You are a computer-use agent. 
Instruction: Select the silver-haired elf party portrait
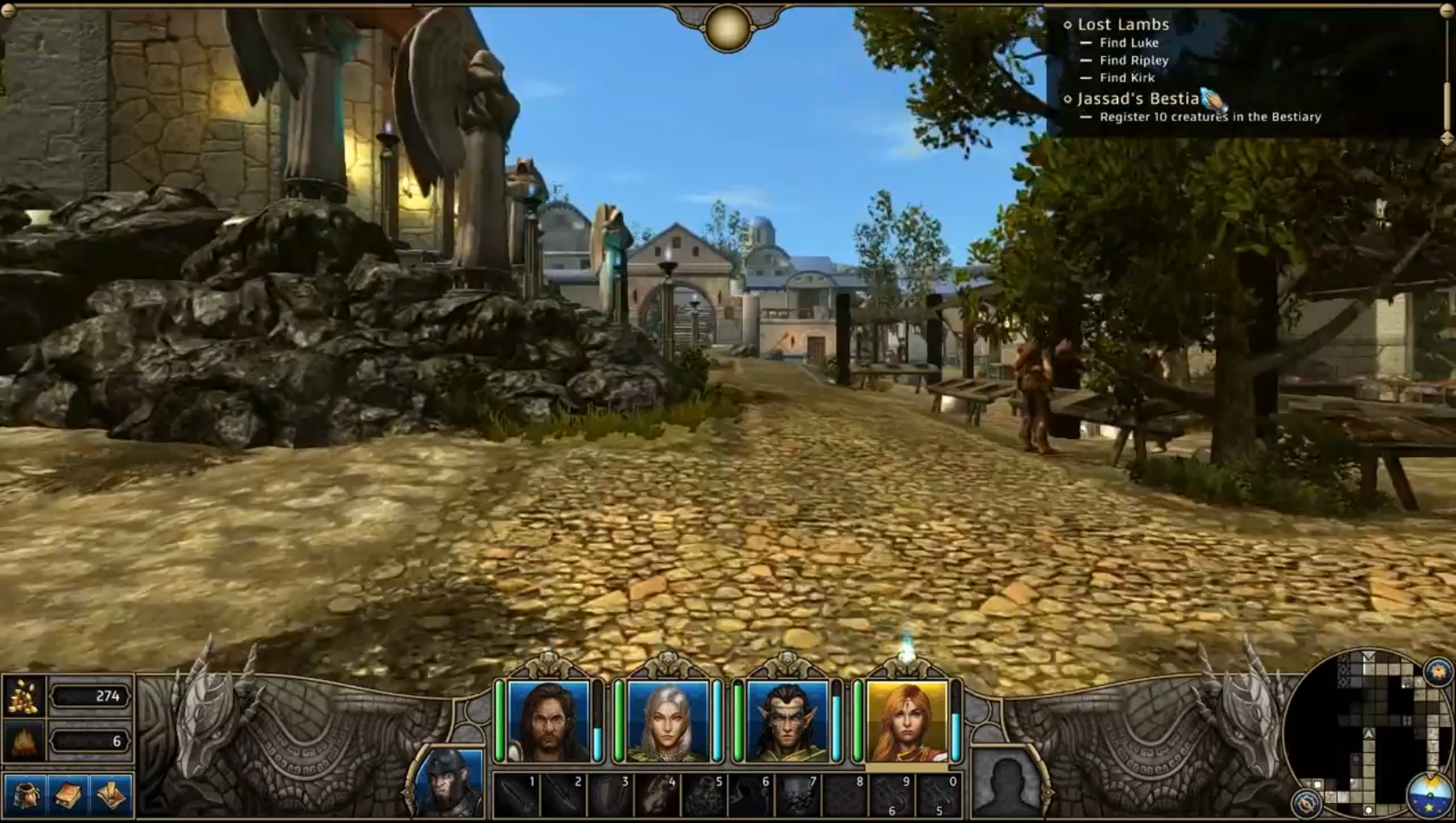click(x=668, y=721)
